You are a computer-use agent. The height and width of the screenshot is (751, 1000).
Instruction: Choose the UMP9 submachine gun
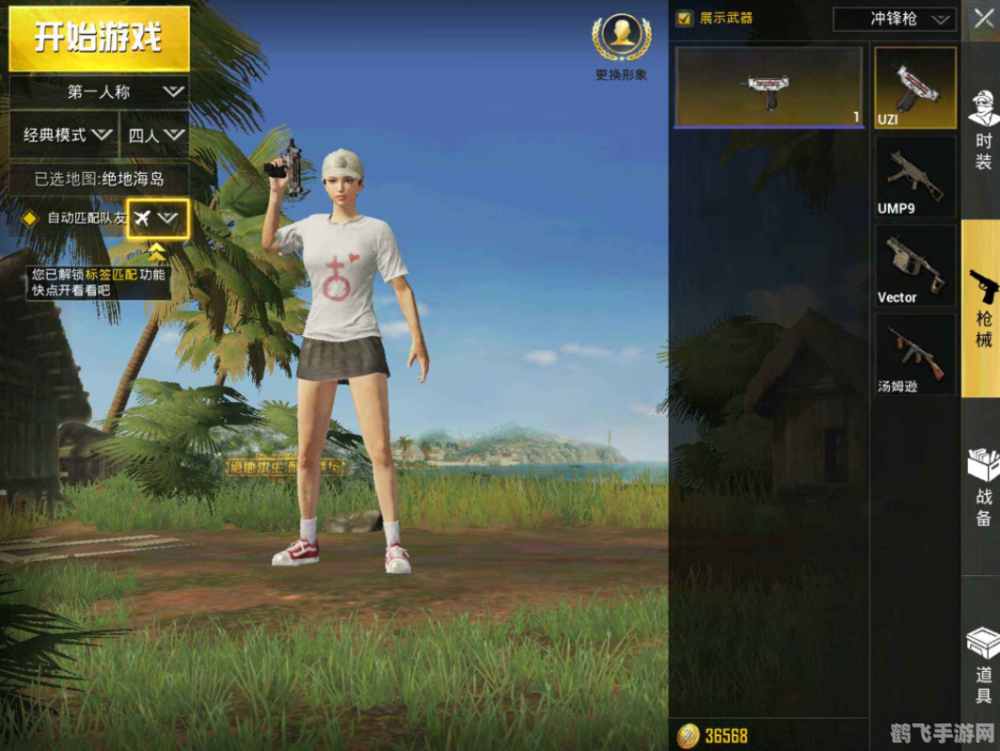(x=915, y=176)
